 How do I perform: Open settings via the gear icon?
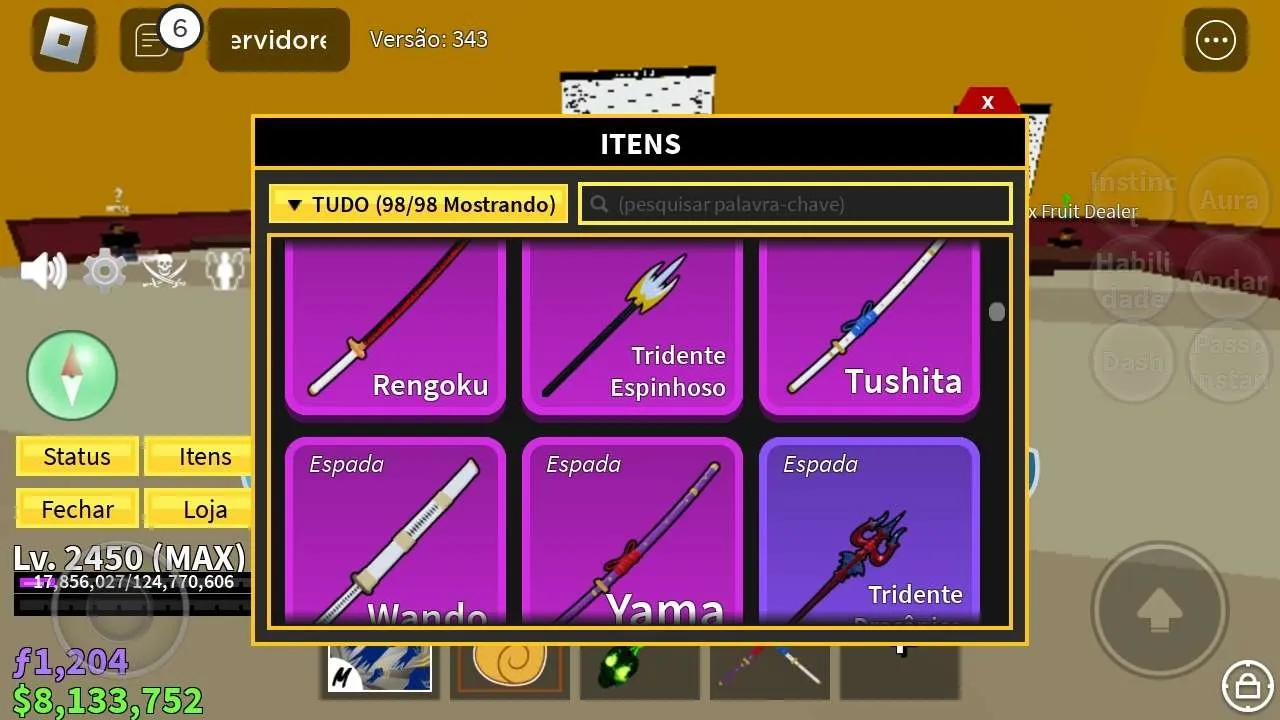tap(104, 271)
